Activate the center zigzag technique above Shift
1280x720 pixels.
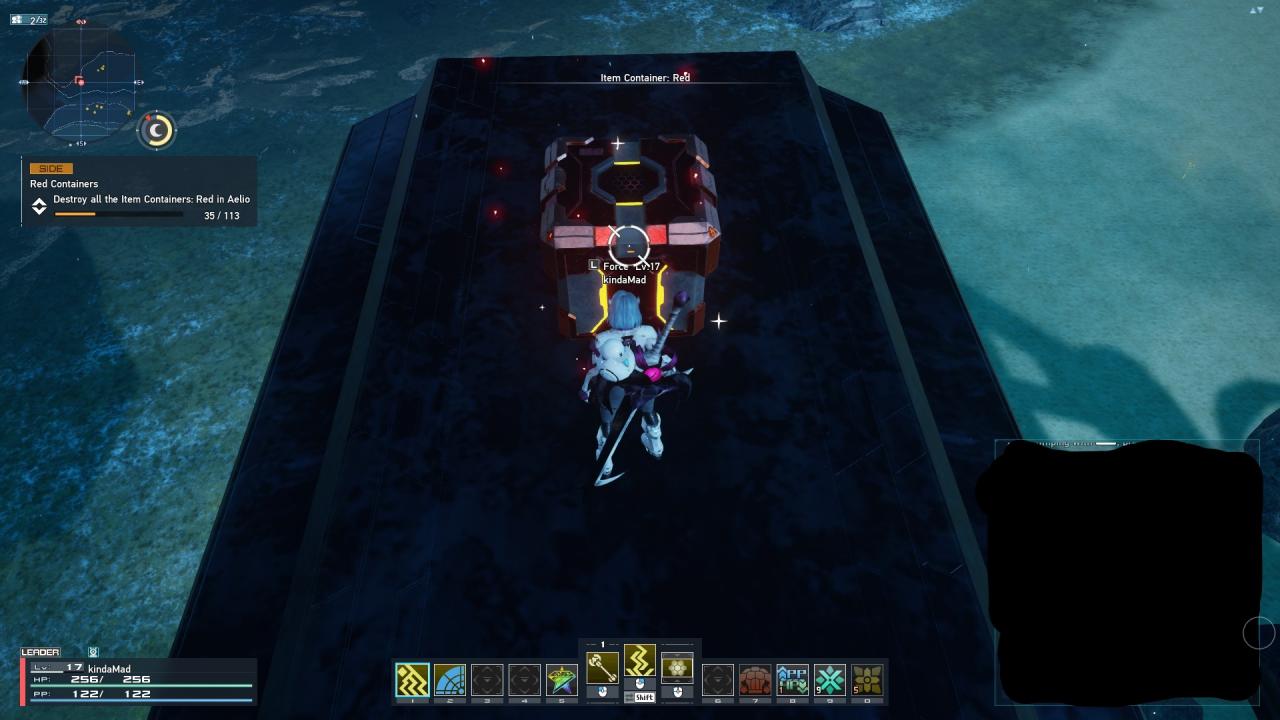pyautogui.click(x=640, y=661)
